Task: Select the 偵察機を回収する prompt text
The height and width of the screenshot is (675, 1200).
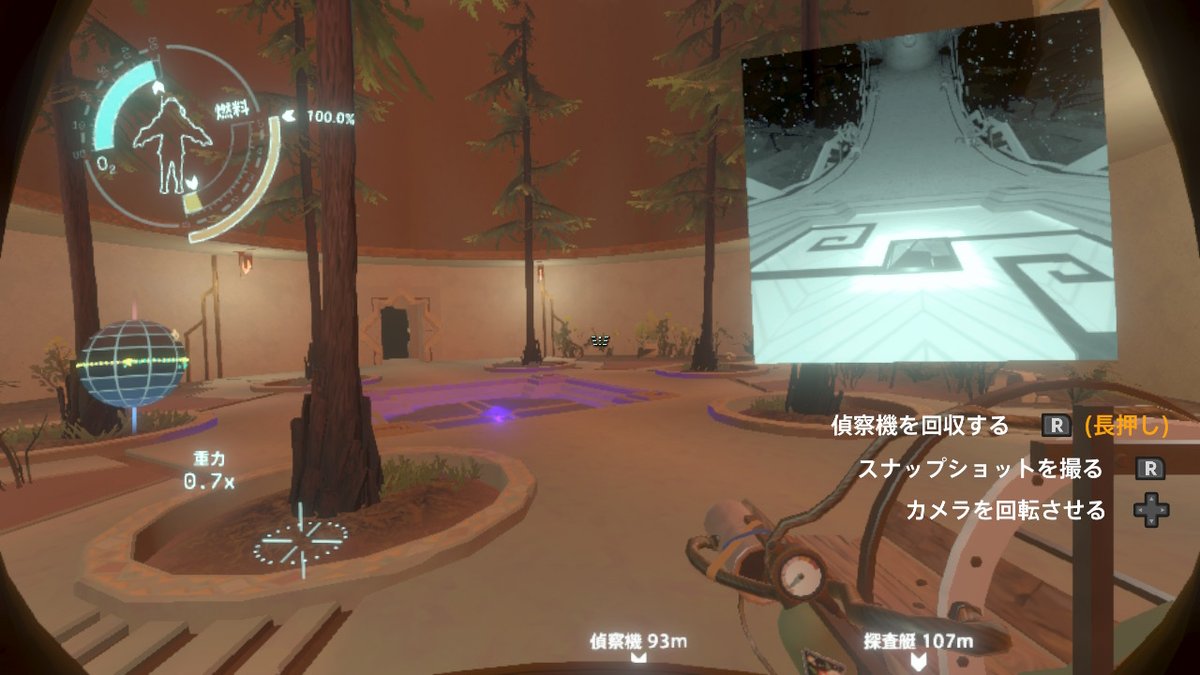Action: 921,426
